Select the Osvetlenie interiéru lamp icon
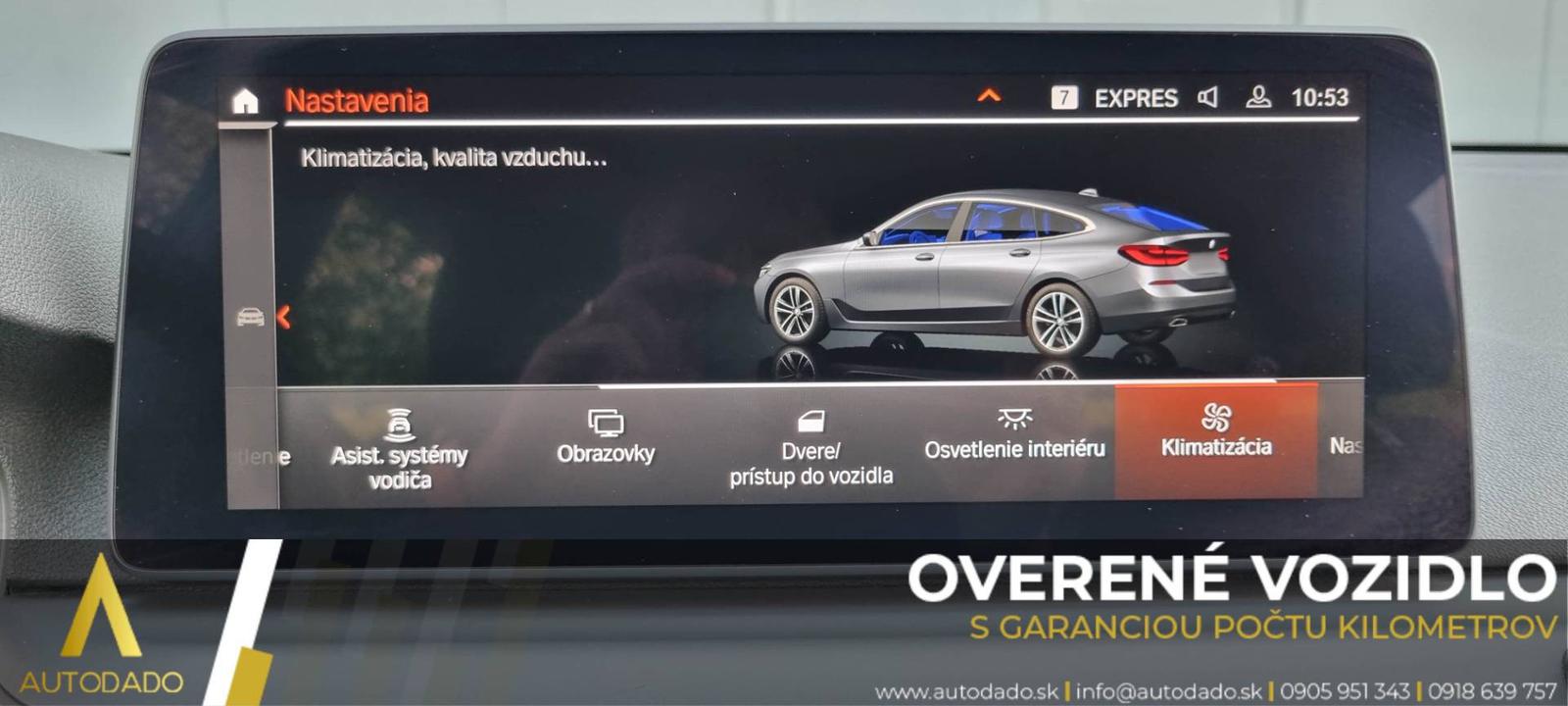 point(1013,420)
